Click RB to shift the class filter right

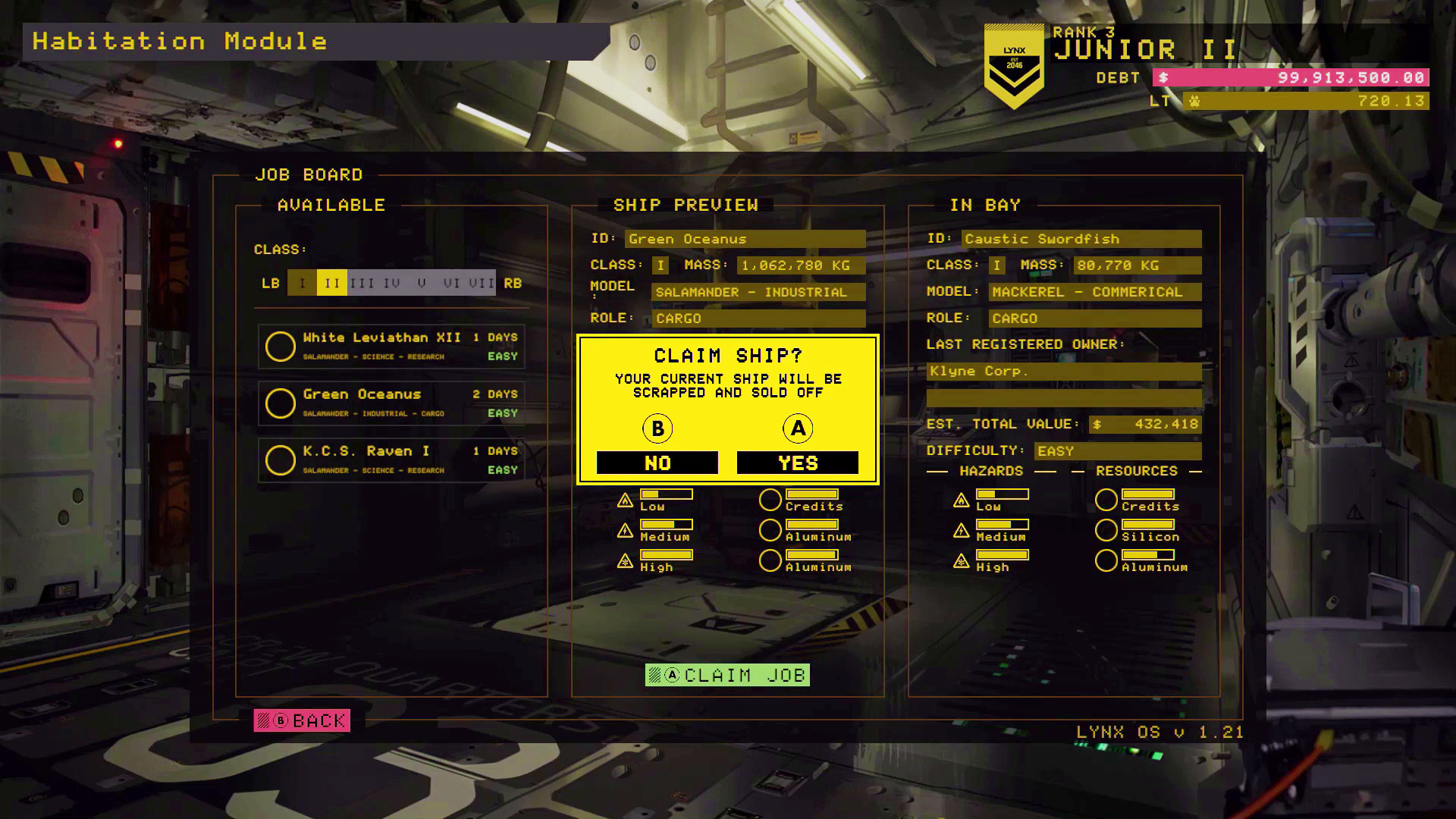[512, 284]
